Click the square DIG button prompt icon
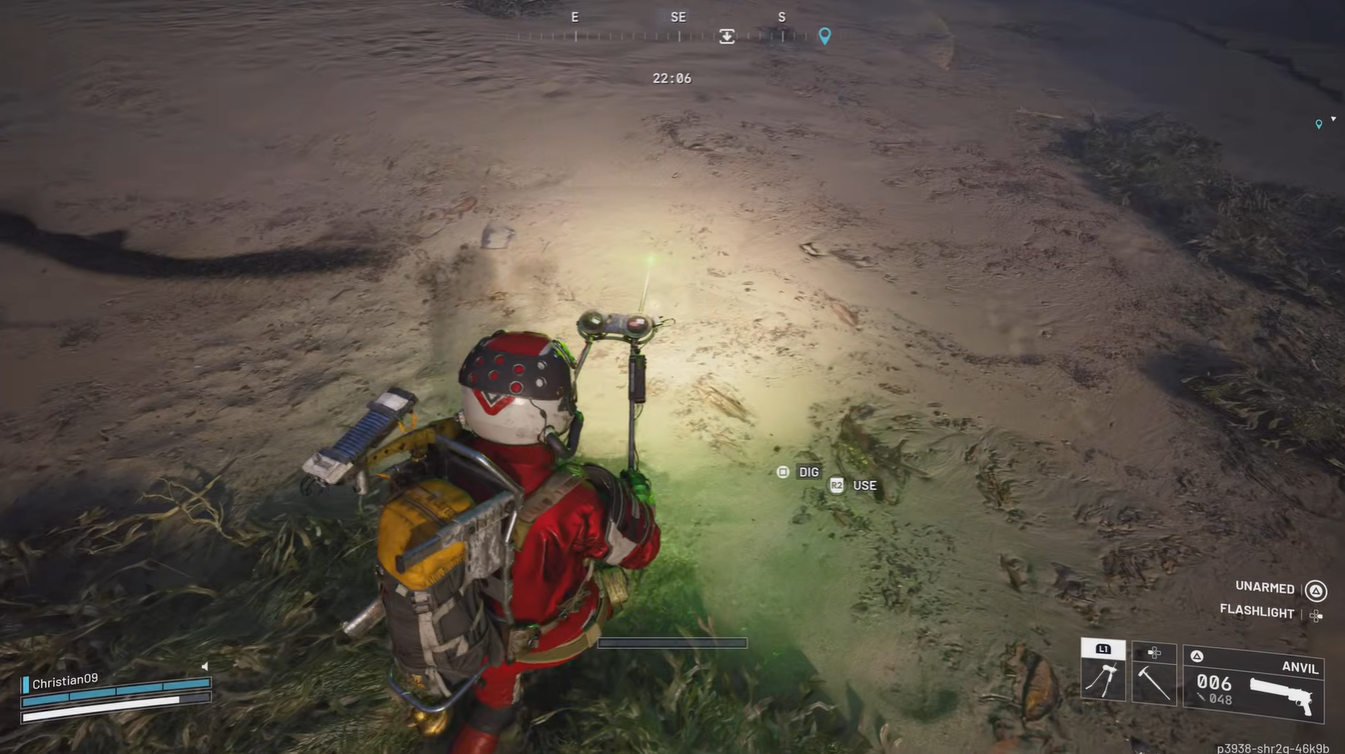1345x754 pixels. click(x=783, y=471)
